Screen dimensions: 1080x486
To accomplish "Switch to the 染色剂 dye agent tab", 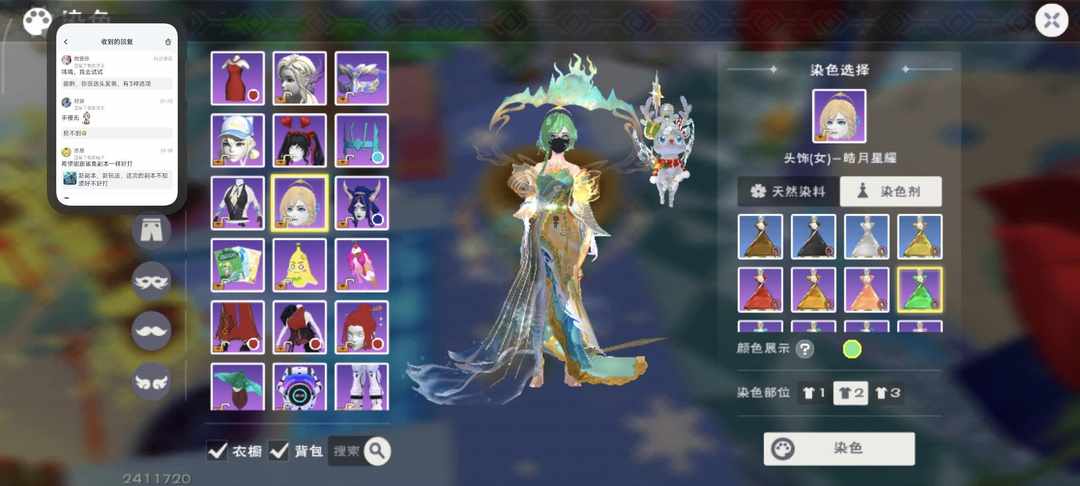I will point(890,192).
